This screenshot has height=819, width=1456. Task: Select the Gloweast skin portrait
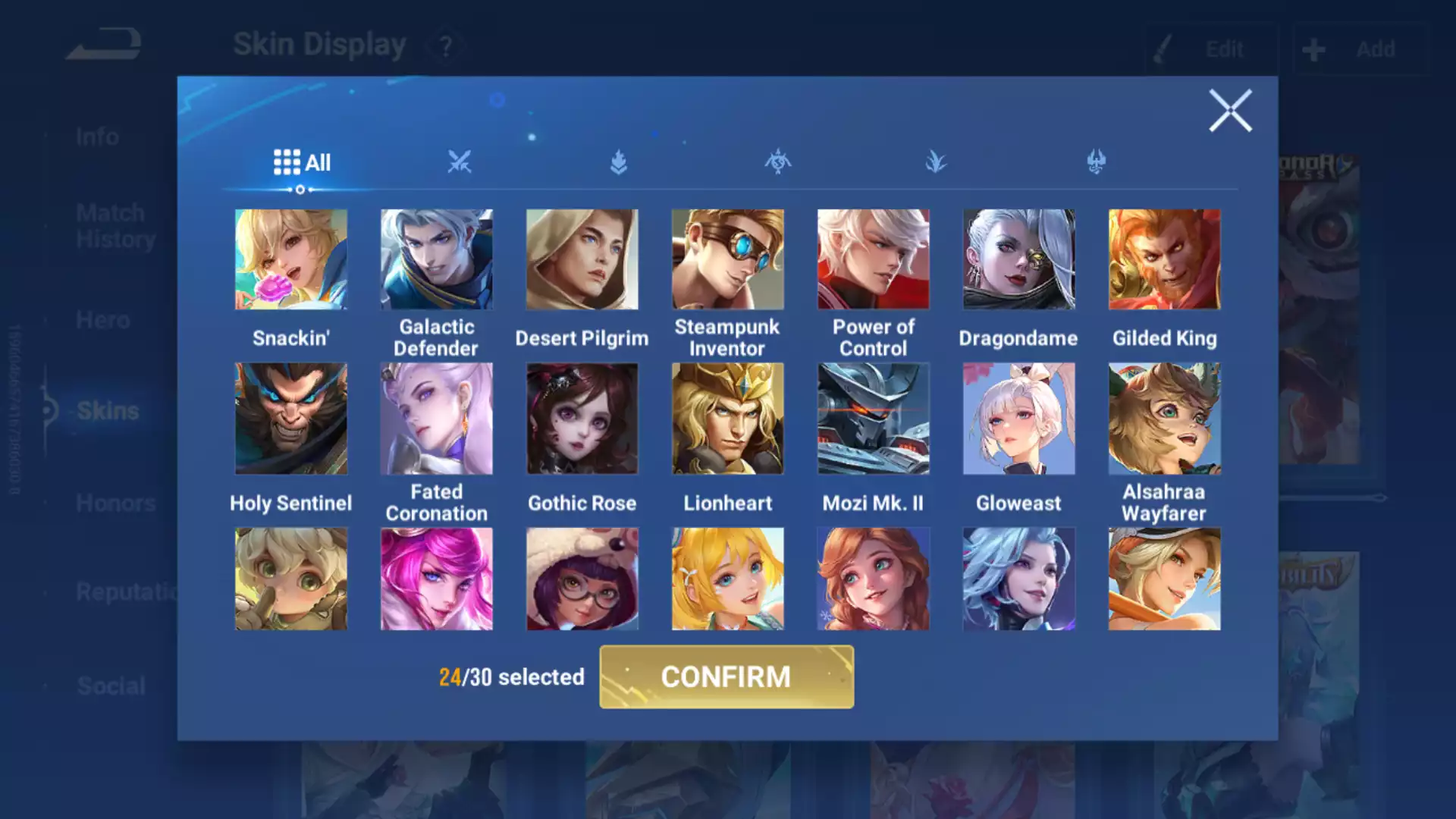pos(1019,419)
